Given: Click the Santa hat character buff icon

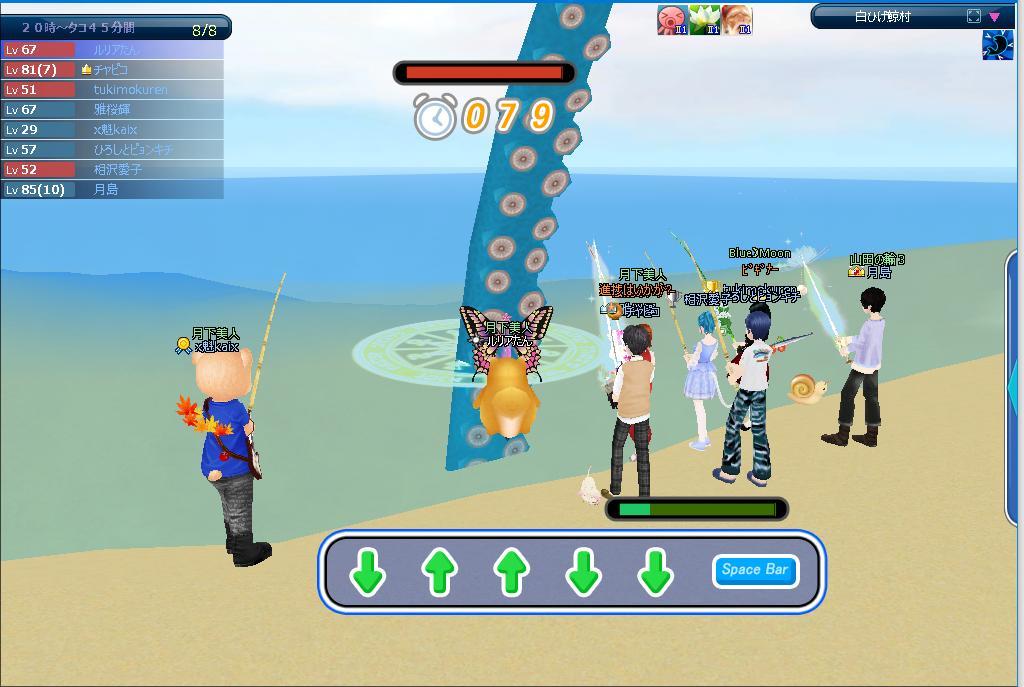Looking at the screenshot, I should pyautogui.click(x=736, y=20).
